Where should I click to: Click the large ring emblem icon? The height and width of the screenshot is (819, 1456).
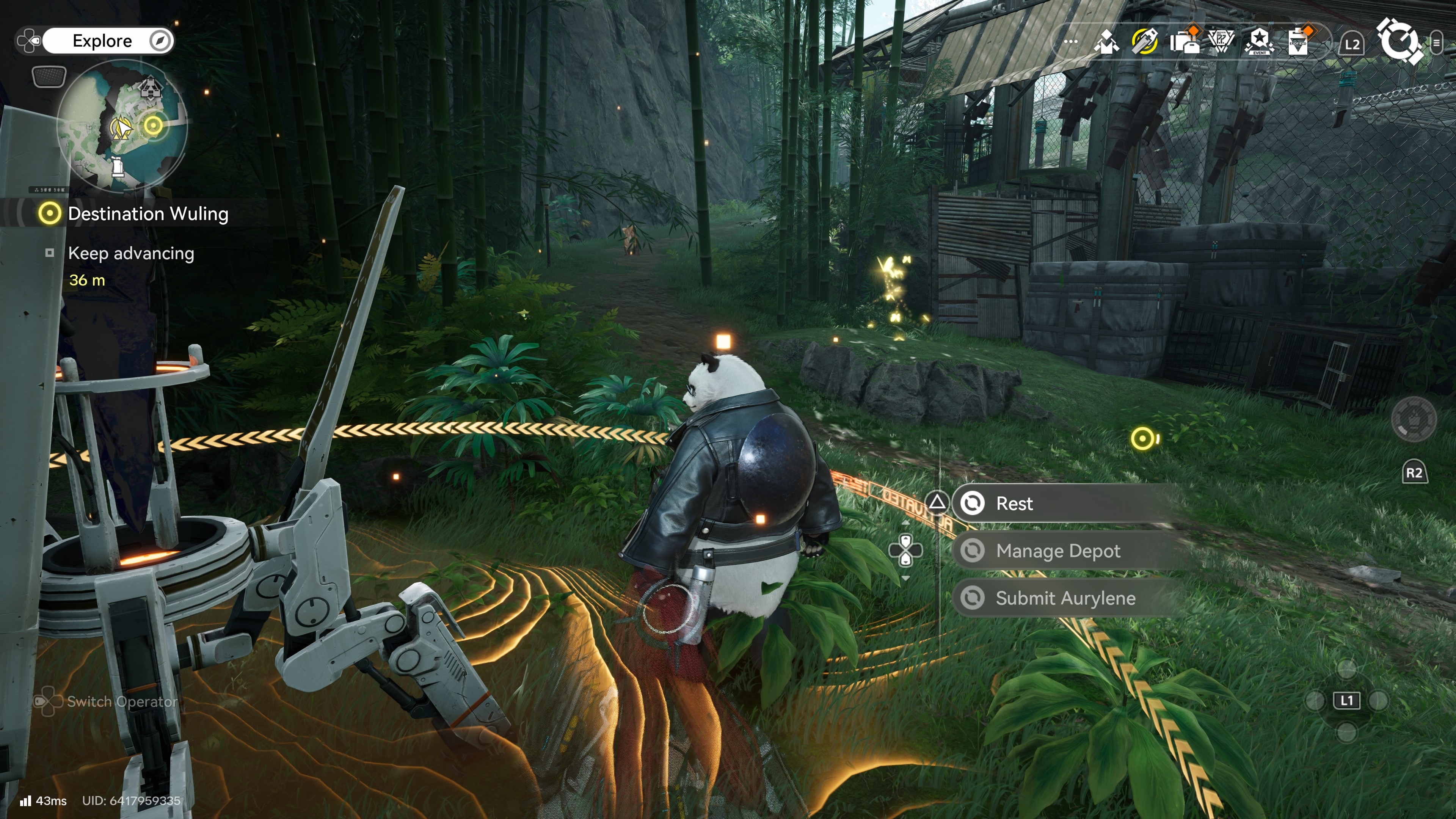[x=1400, y=41]
